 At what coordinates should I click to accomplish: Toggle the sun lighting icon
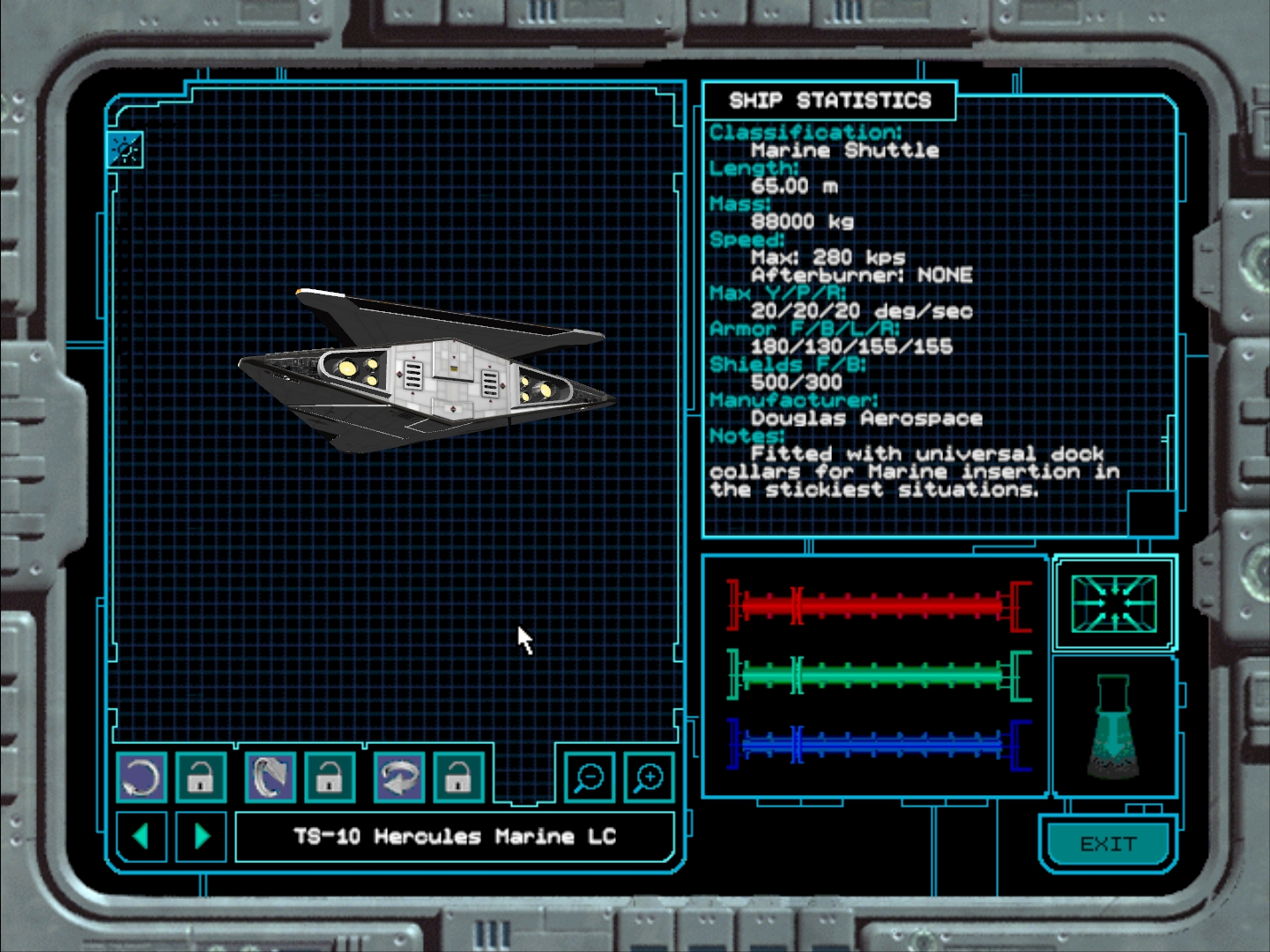(125, 150)
